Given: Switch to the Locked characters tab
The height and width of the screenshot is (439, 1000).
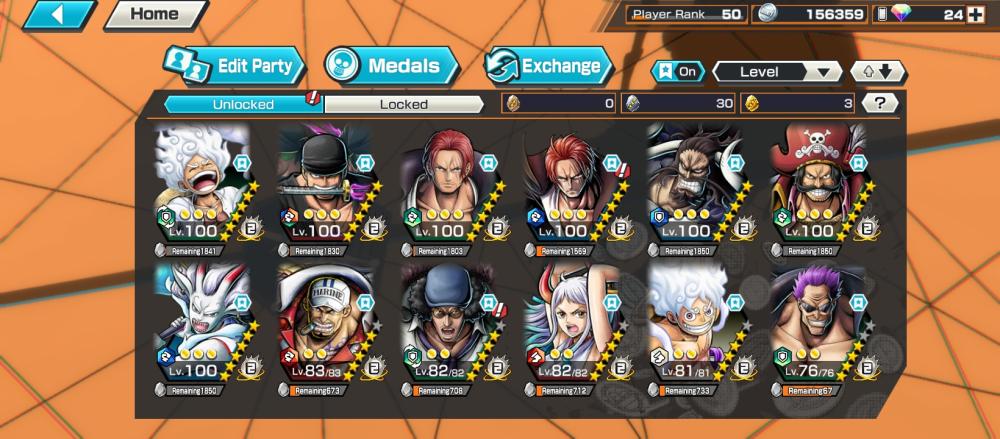Looking at the screenshot, I should click(x=404, y=104).
